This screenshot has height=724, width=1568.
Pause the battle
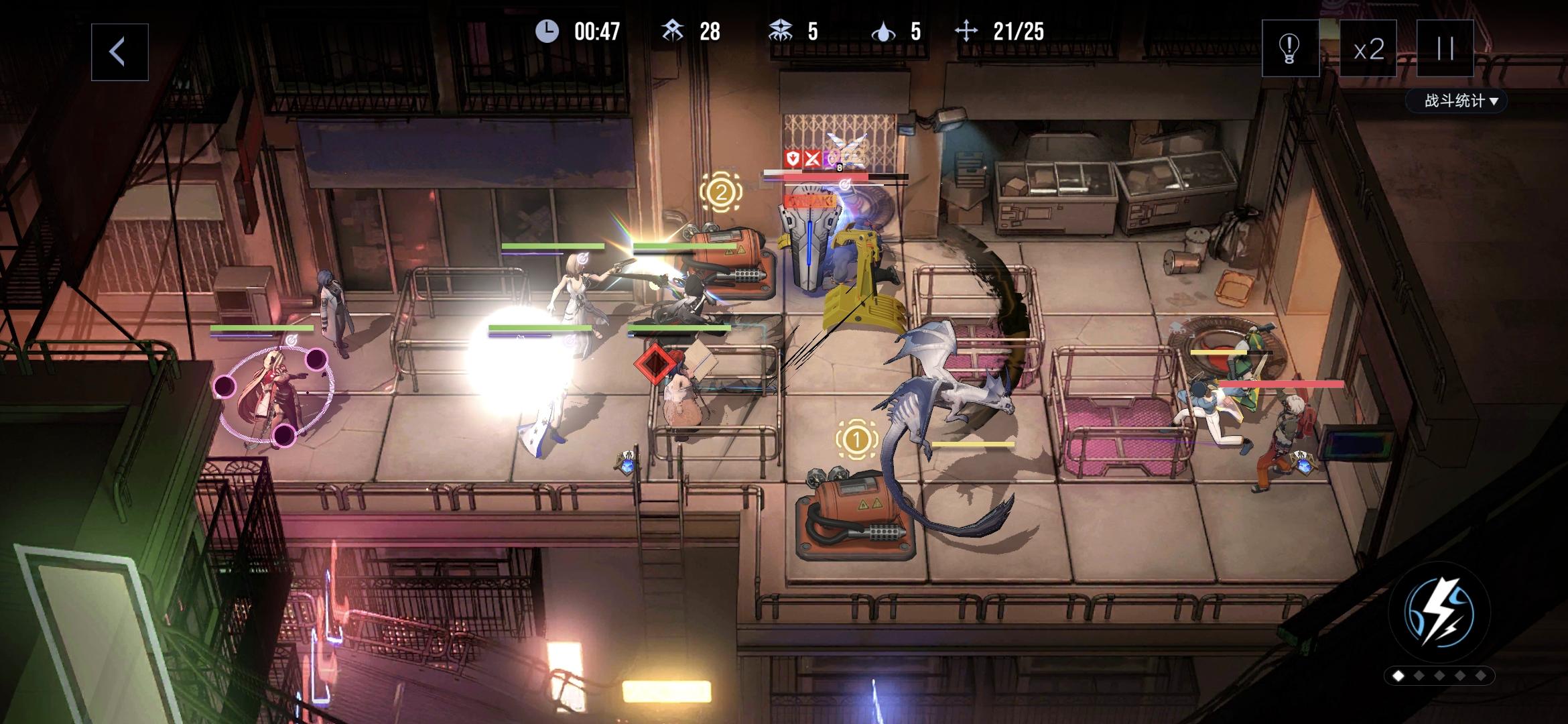(x=1445, y=48)
